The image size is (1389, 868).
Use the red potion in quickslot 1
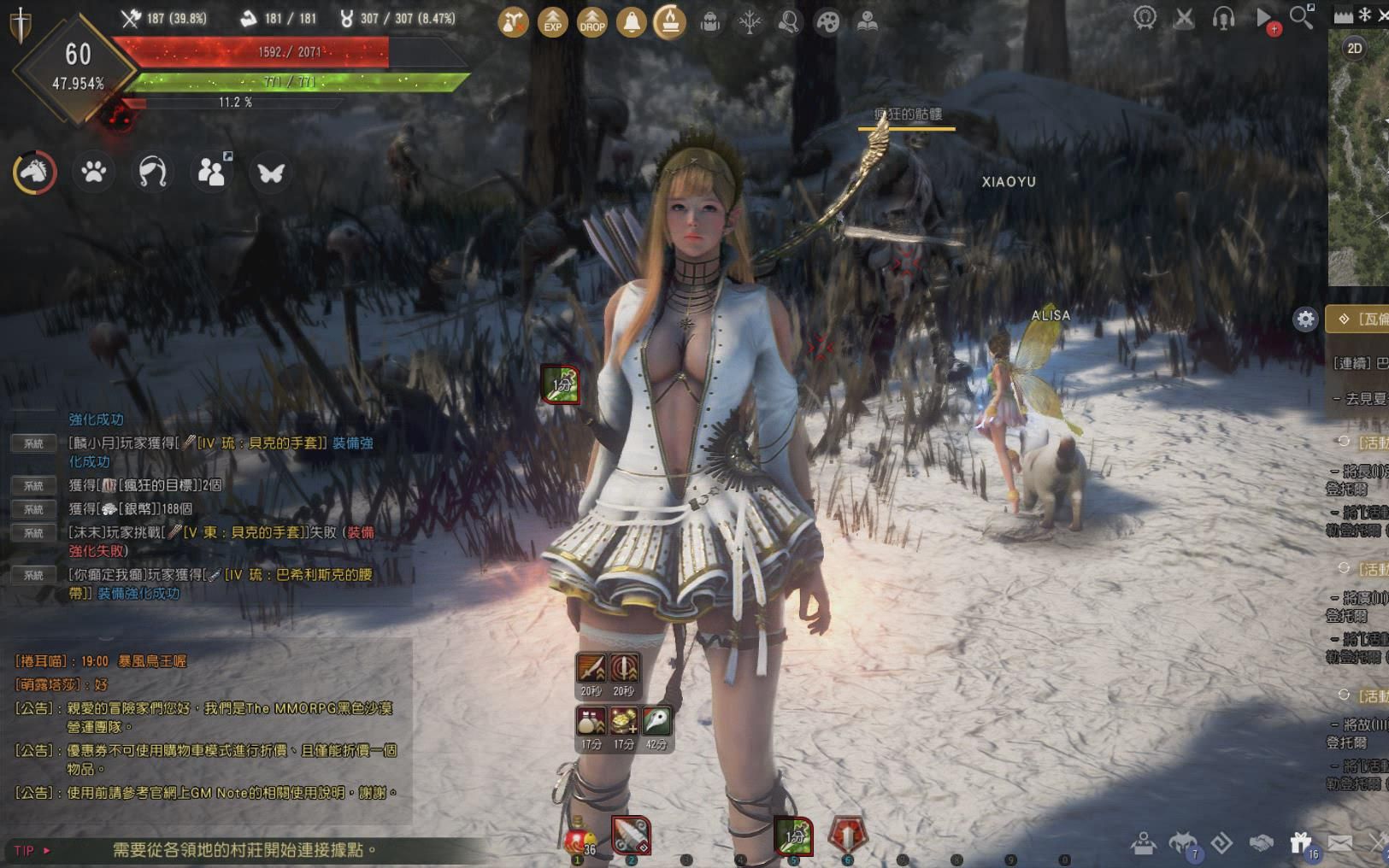coord(578,838)
